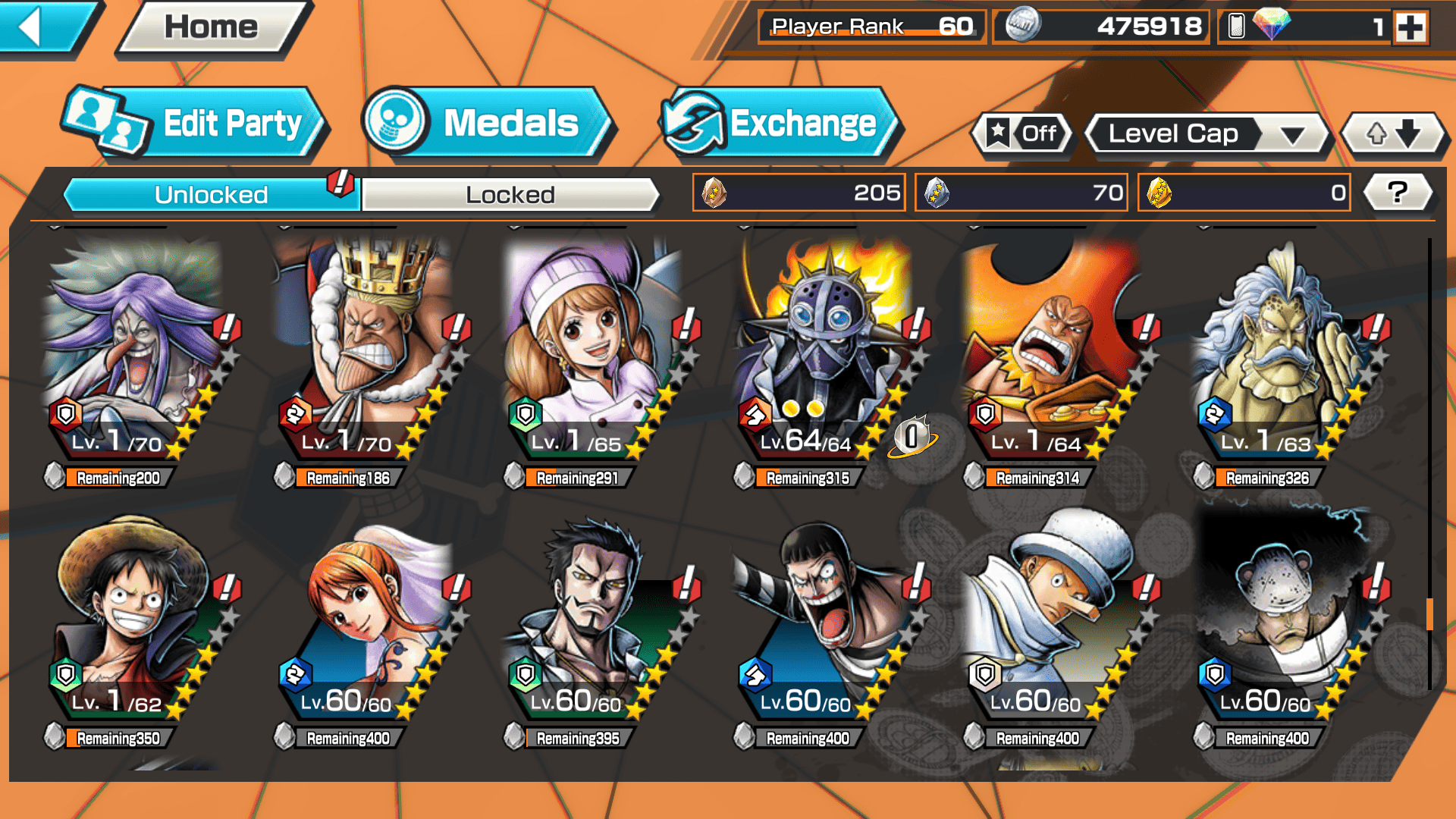The image size is (1456, 819).
Task: Open the question mark help button
Action: point(1398,193)
